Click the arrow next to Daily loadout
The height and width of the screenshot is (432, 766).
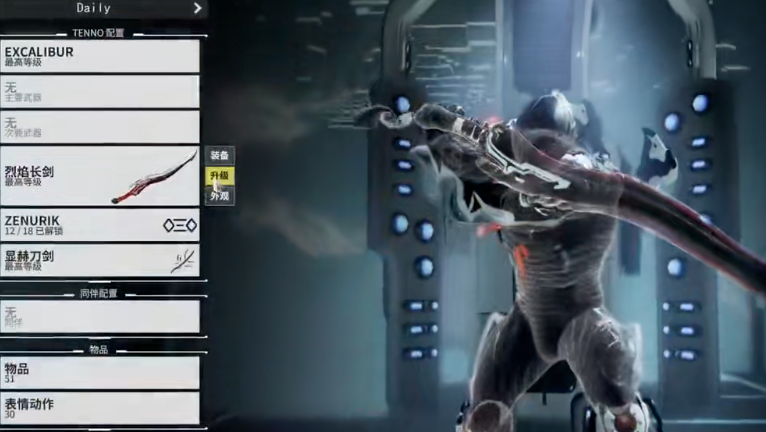(x=197, y=8)
